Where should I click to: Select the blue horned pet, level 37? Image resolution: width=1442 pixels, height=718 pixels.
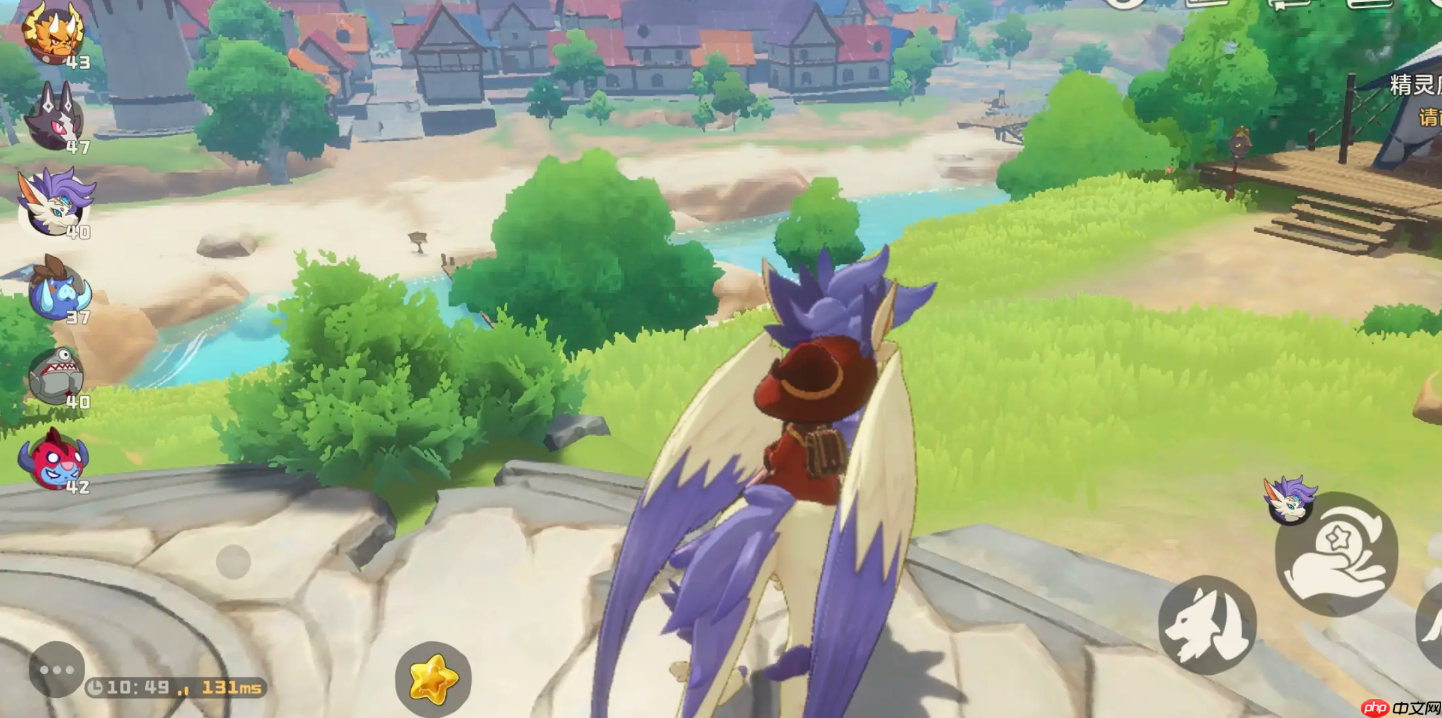58,289
